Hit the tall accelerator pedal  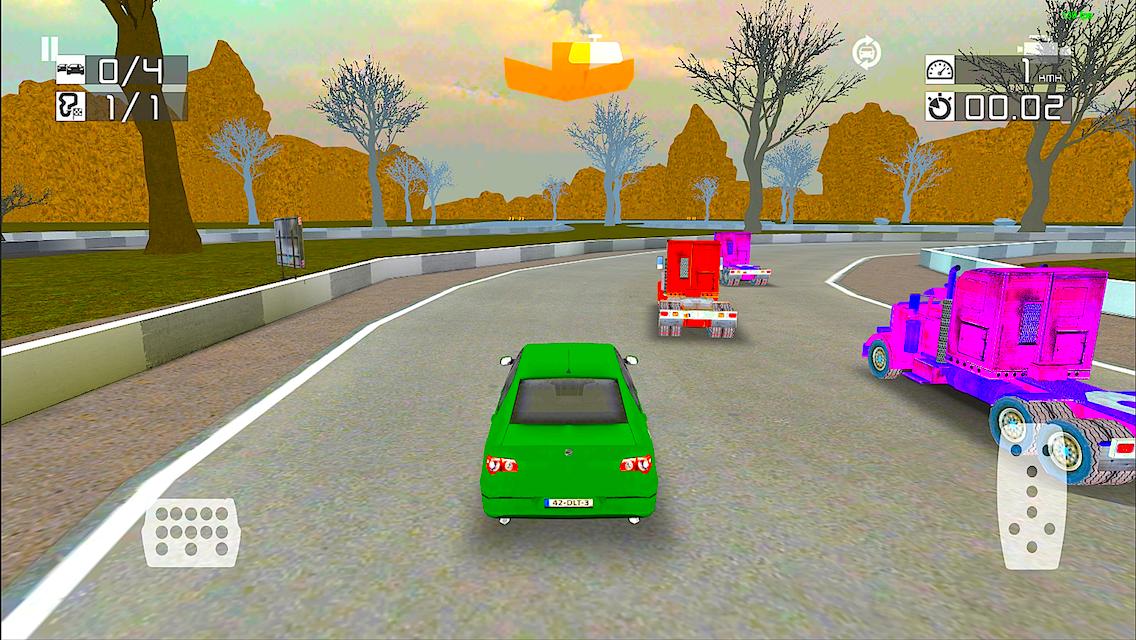[1032, 496]
